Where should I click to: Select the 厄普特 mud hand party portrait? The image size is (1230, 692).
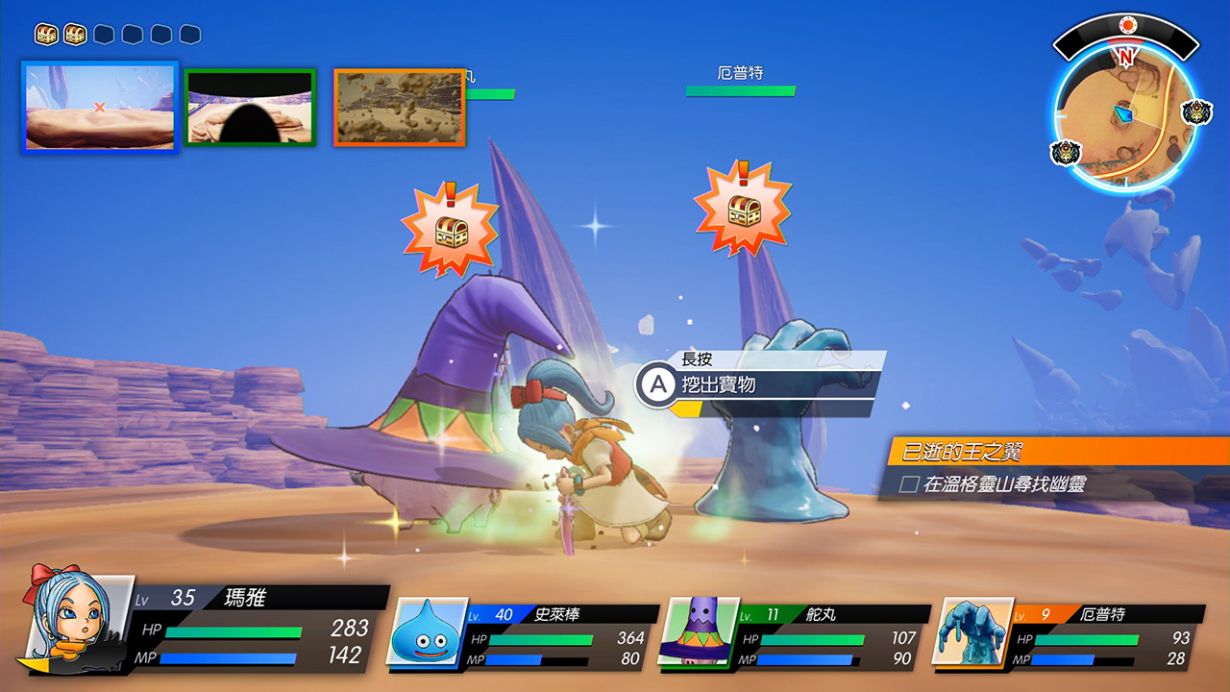tap(966, 632)
